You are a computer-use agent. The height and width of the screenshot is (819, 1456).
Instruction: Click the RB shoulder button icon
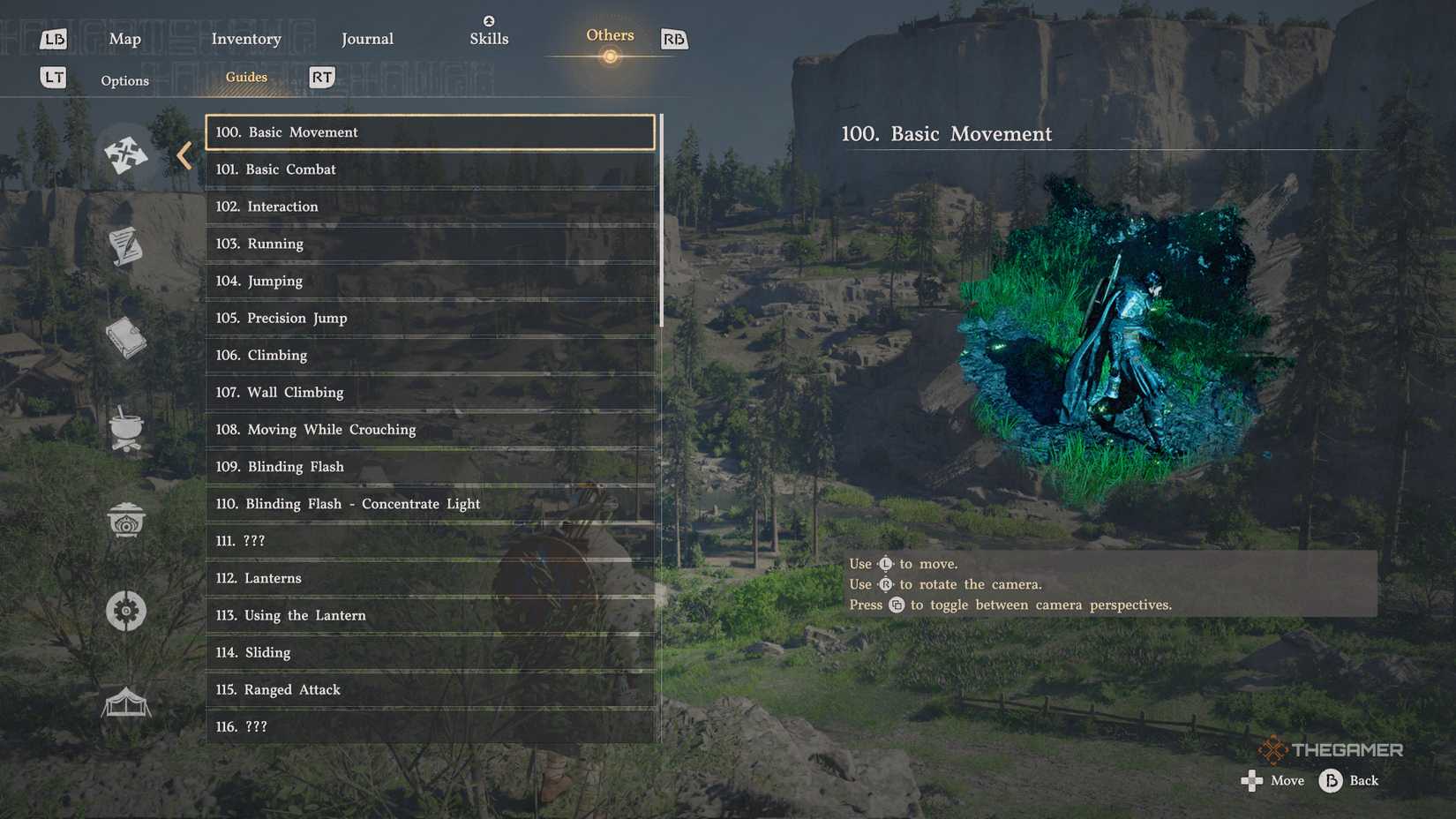(675, 39)
